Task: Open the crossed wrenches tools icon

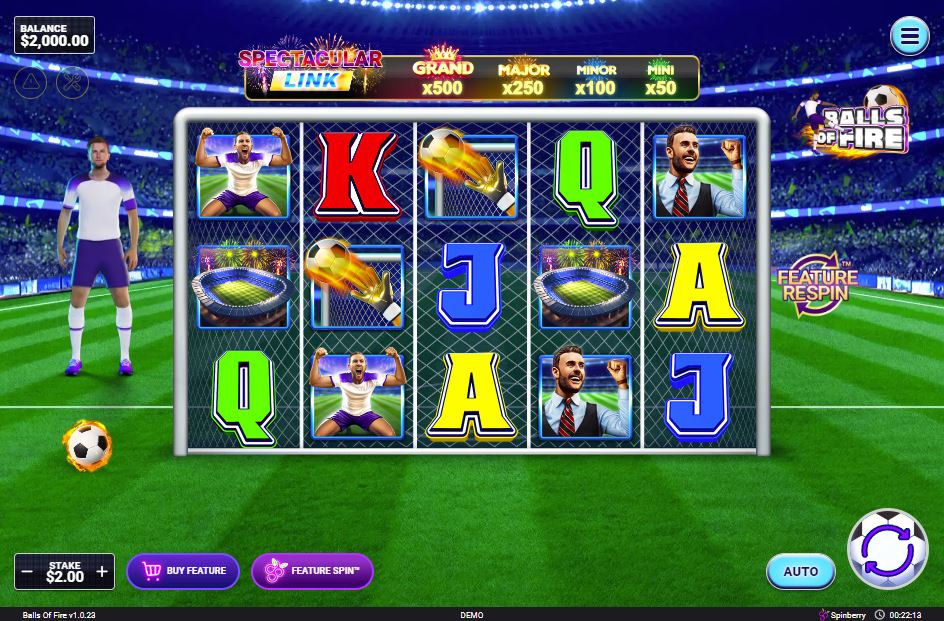Action: coord(72,82)
